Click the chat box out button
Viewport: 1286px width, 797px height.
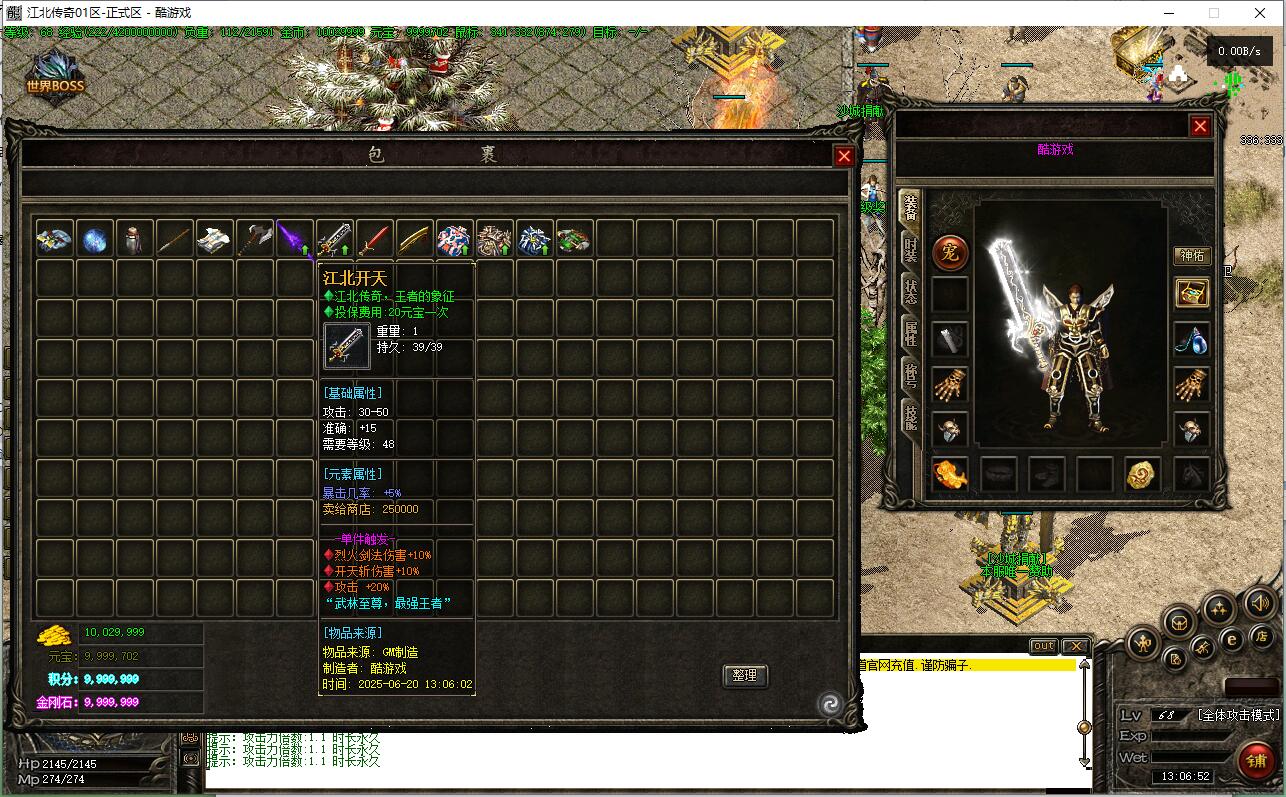(x=1043, y=646)
